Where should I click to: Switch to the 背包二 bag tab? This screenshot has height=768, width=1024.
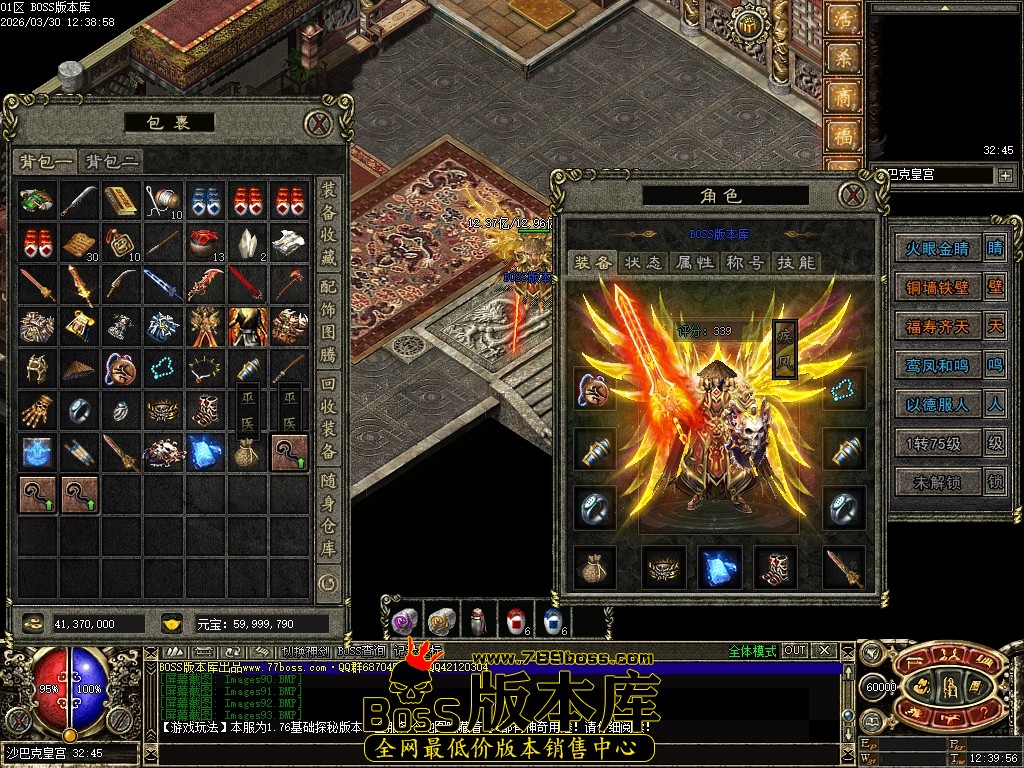click(111, 161)
